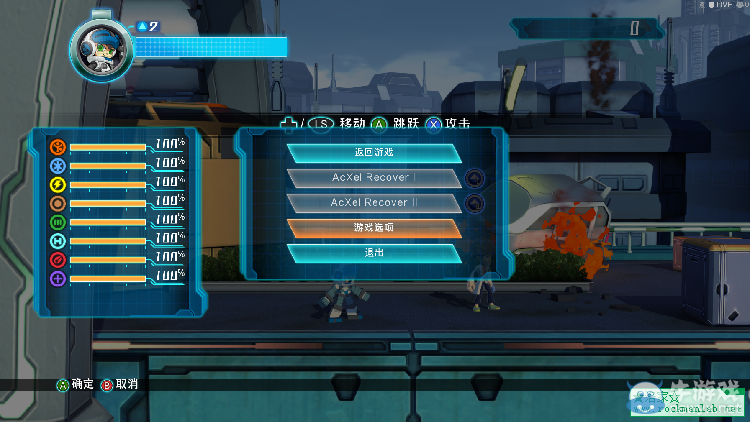Use the AcXel Recover II item
The width and height of the screenshot is (750, 422).
[374, 203]
